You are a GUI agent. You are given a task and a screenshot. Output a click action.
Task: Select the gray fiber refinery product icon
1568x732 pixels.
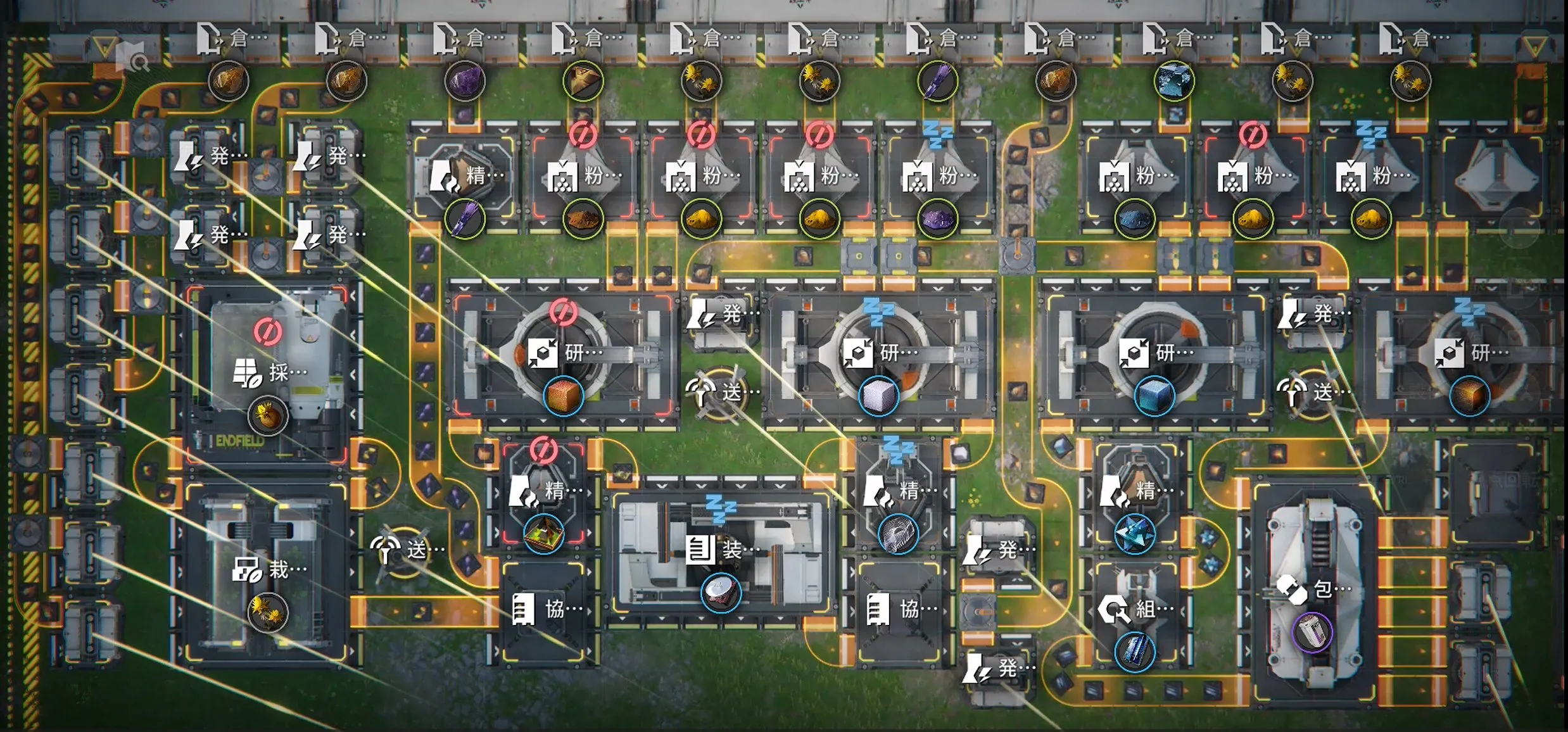(898, 533)
